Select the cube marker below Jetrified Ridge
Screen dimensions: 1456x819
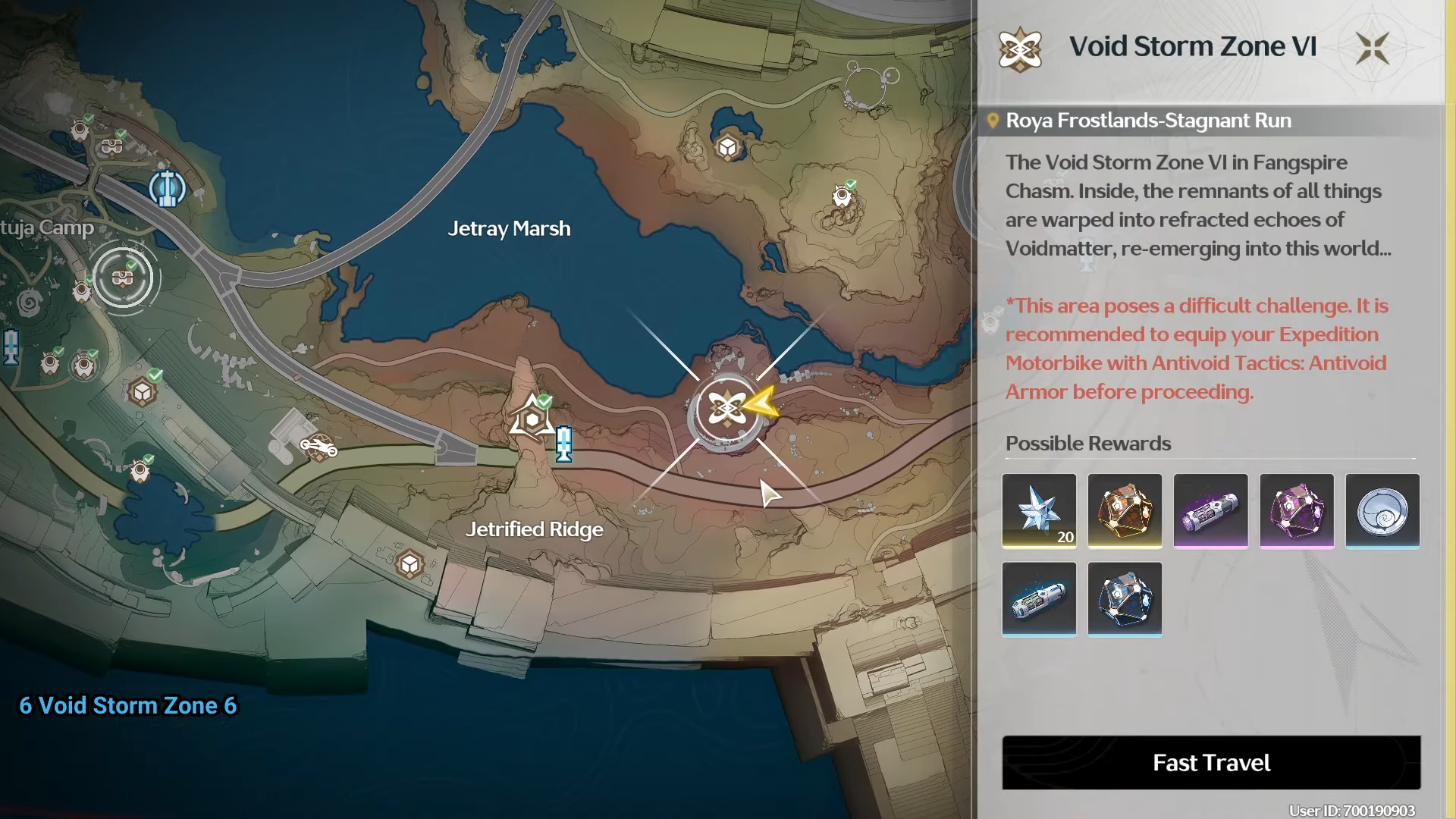tap(409, 564)
